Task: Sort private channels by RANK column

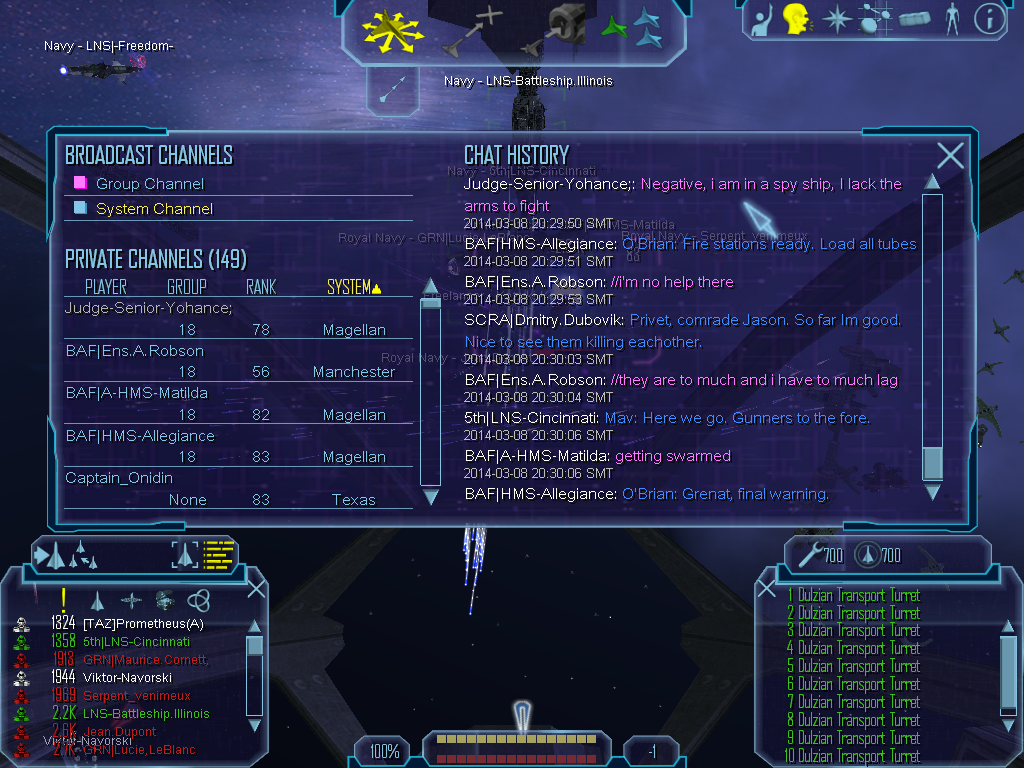Action: pos(261,288)
